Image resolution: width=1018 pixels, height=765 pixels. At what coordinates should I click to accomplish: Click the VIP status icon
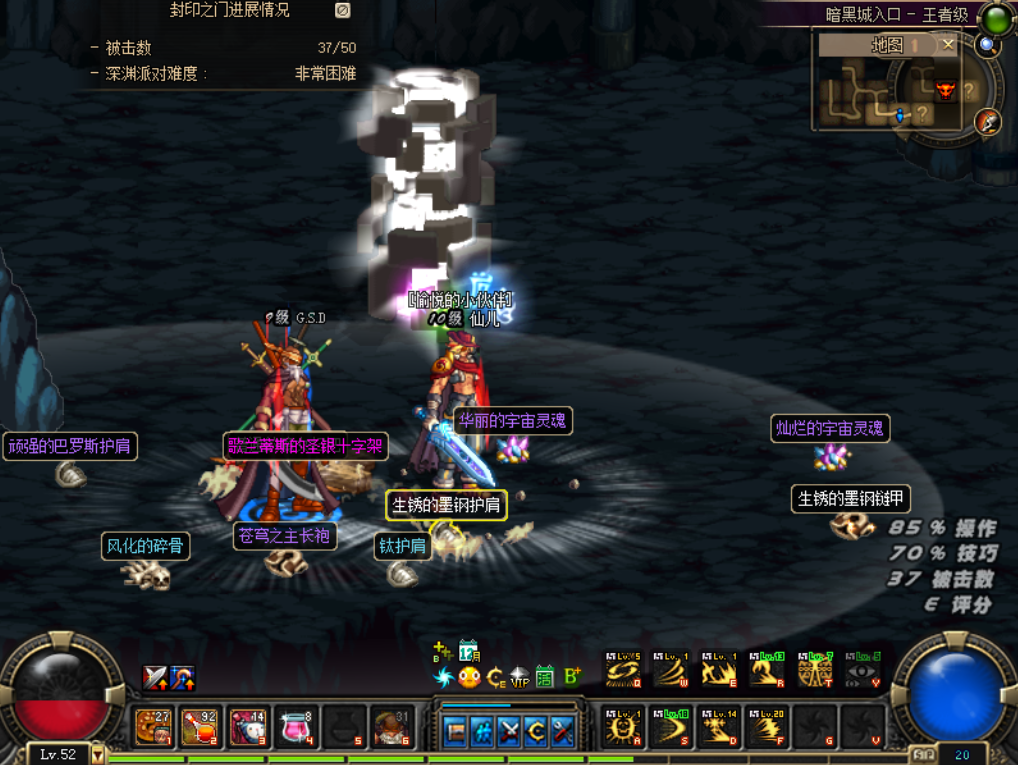(x=519, y=677)
